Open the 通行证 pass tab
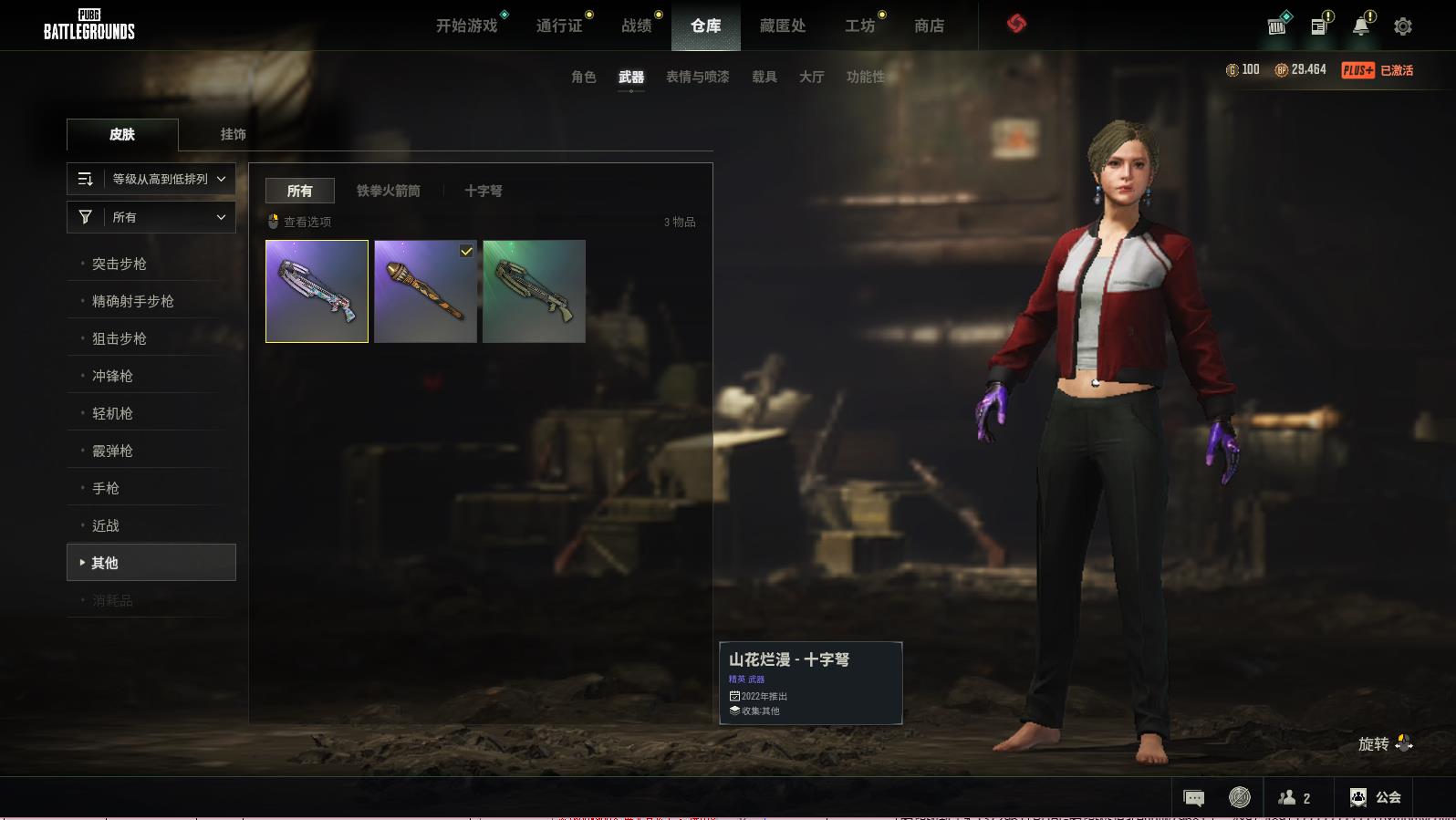Screen dimensions: 1456x820 click(x=559, y=26)
